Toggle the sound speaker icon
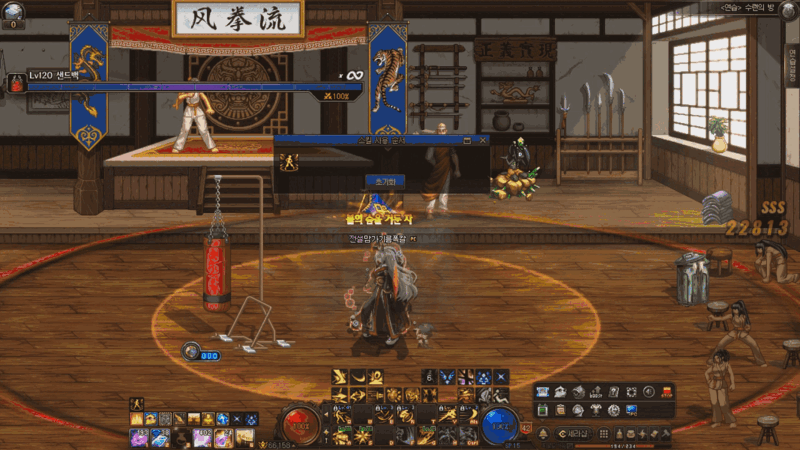This screenshot has width=800, height=450. click(x=648, y=392)
